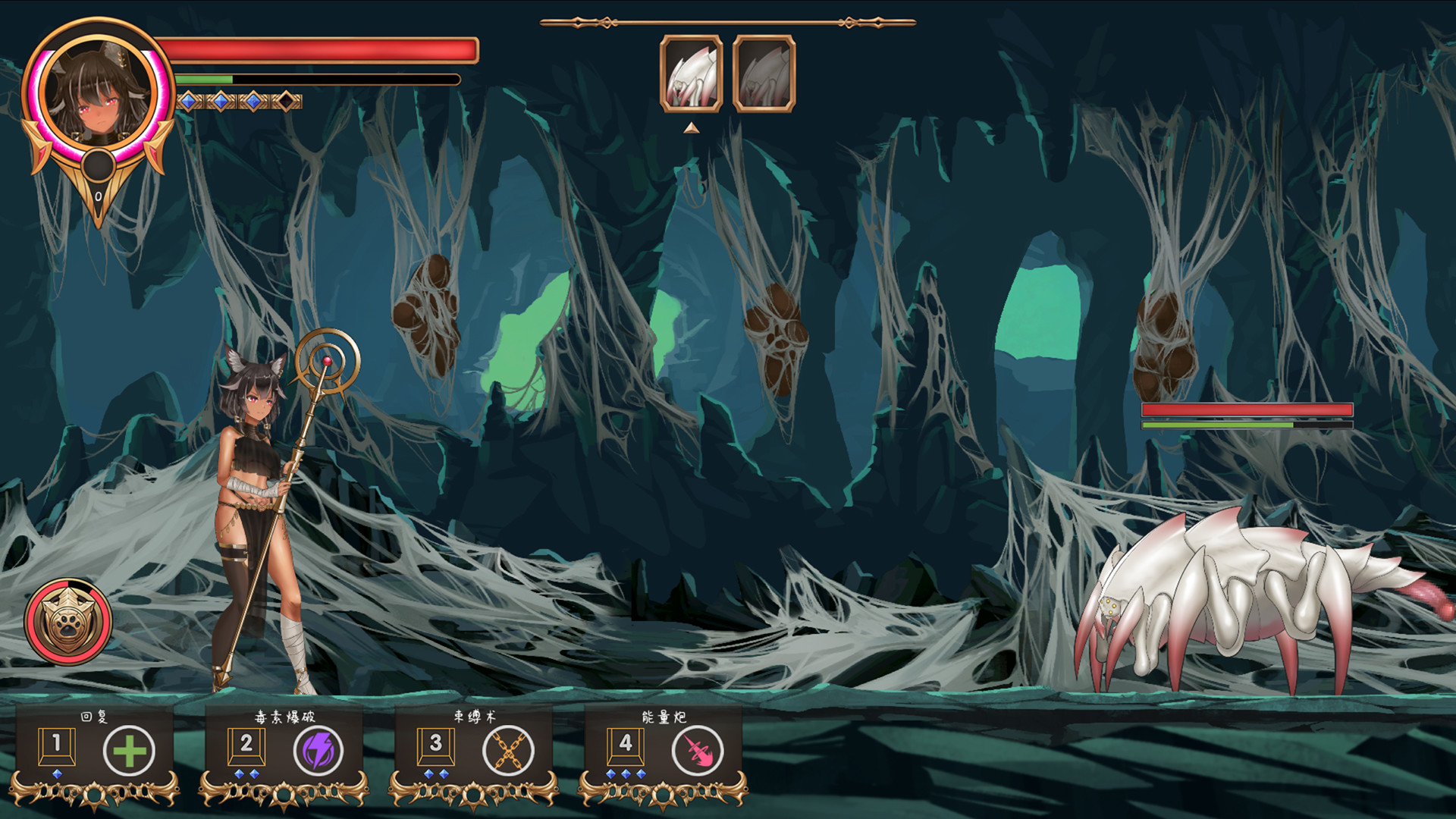Select the highlighted spider enemy turn portrait

point(691,74)
